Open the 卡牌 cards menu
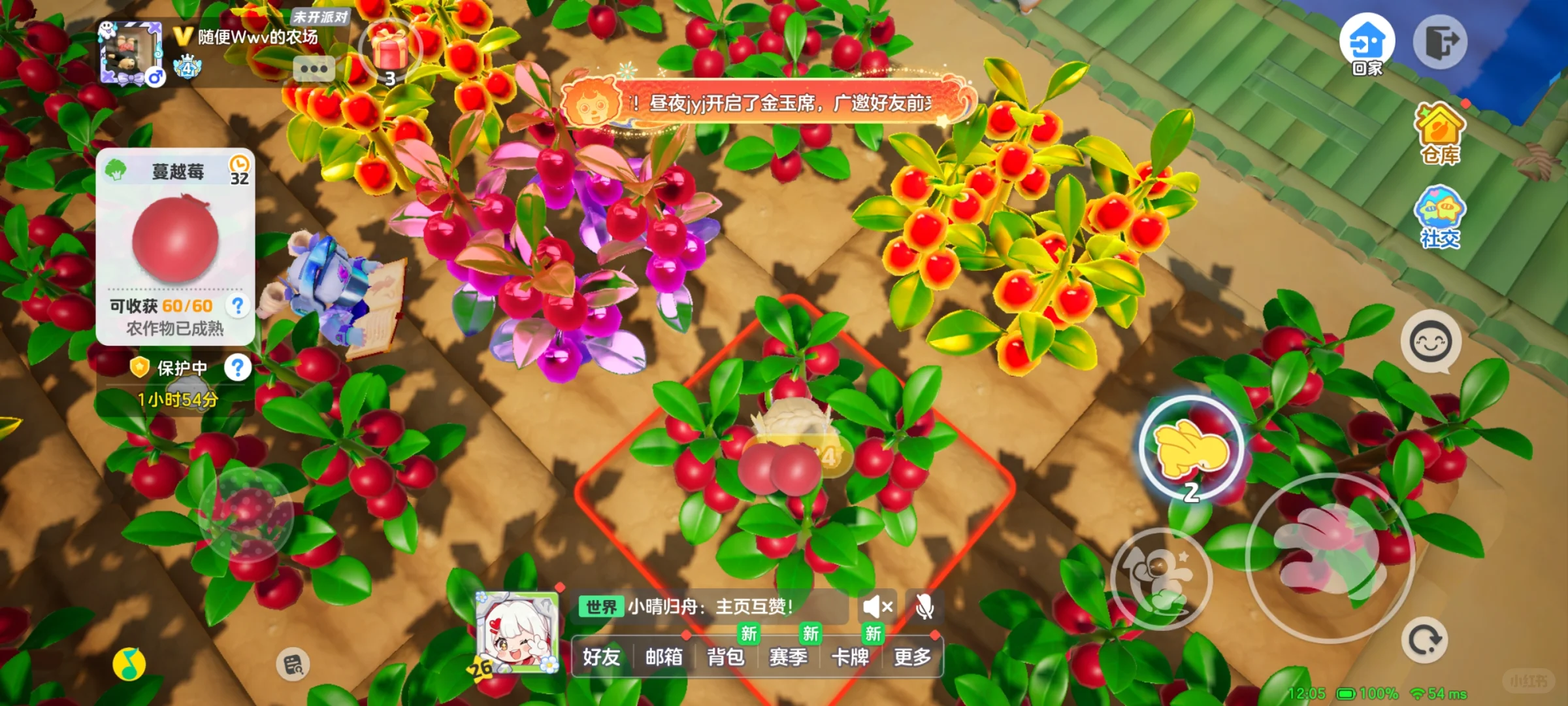 pyautogui.click(x=850, y=657)
